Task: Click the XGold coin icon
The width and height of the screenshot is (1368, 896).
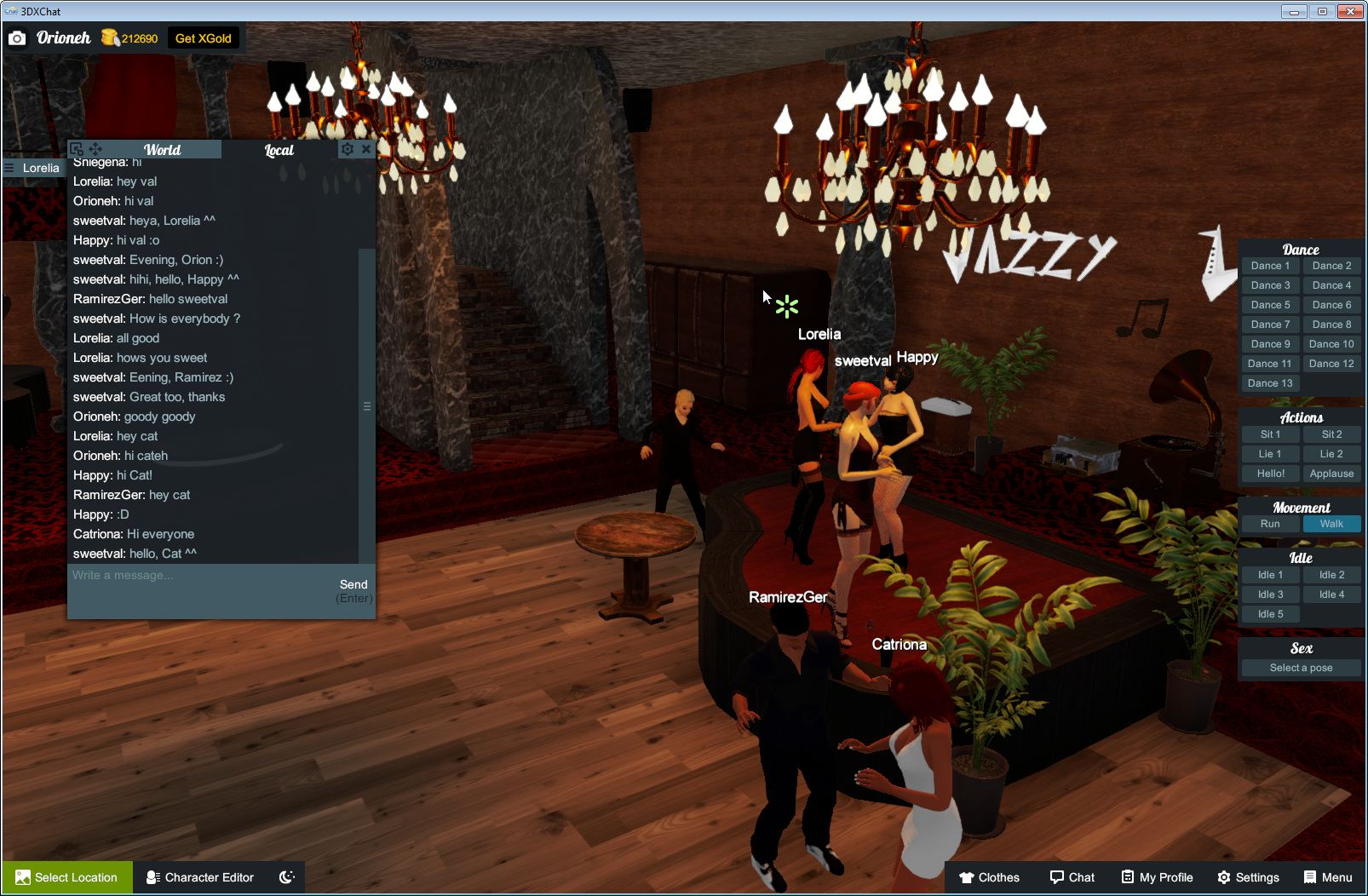Action: point(109,37)
